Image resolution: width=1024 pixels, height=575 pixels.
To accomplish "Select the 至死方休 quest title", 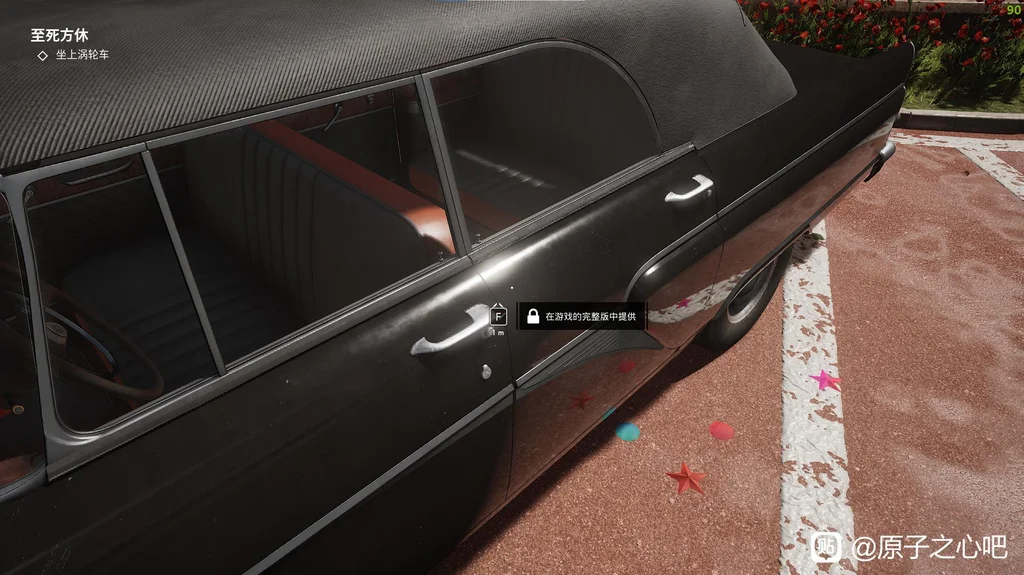I will pos(59,35).
